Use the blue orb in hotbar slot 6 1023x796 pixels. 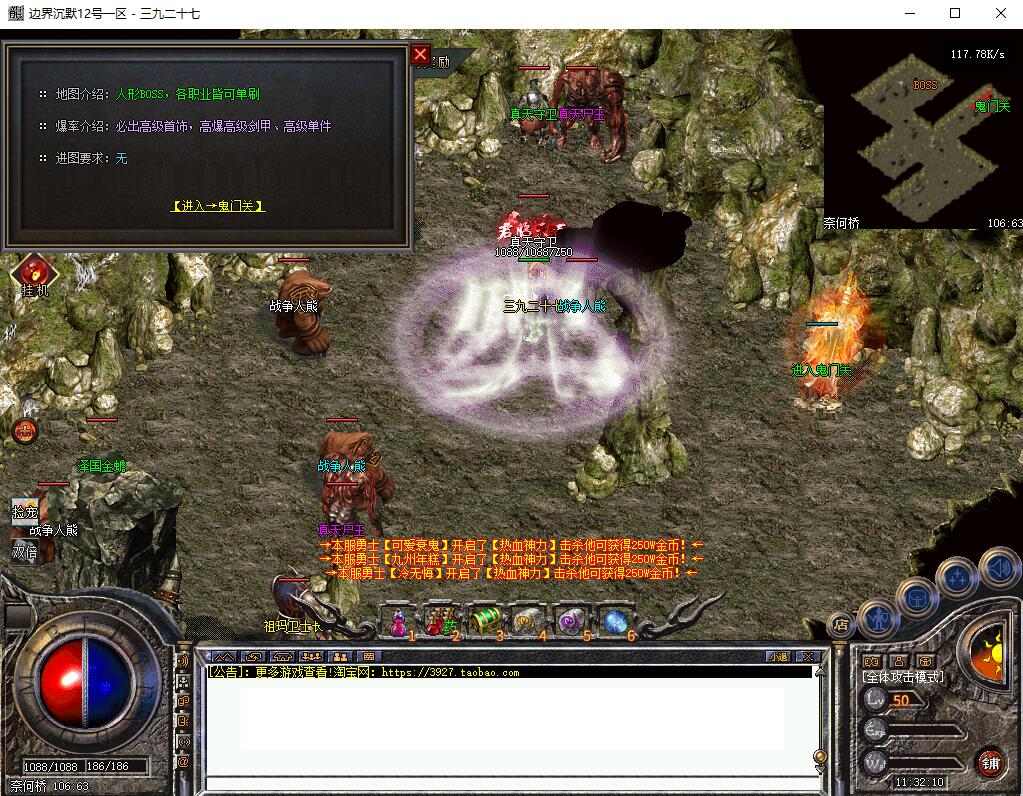point(614,622)
